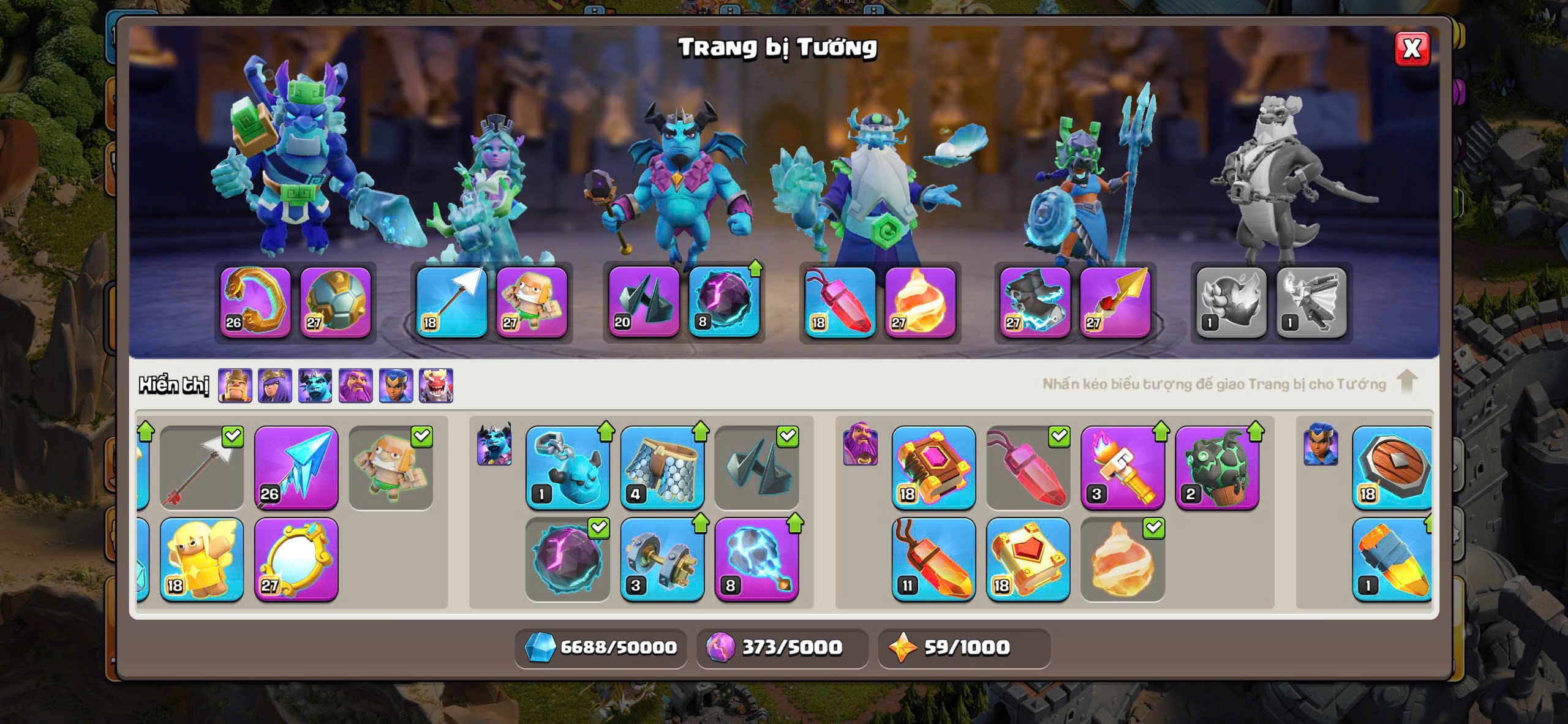The image size is (1568, 724).
Task: Filter equipment by Grand Warden portrait
Action: 356,386
